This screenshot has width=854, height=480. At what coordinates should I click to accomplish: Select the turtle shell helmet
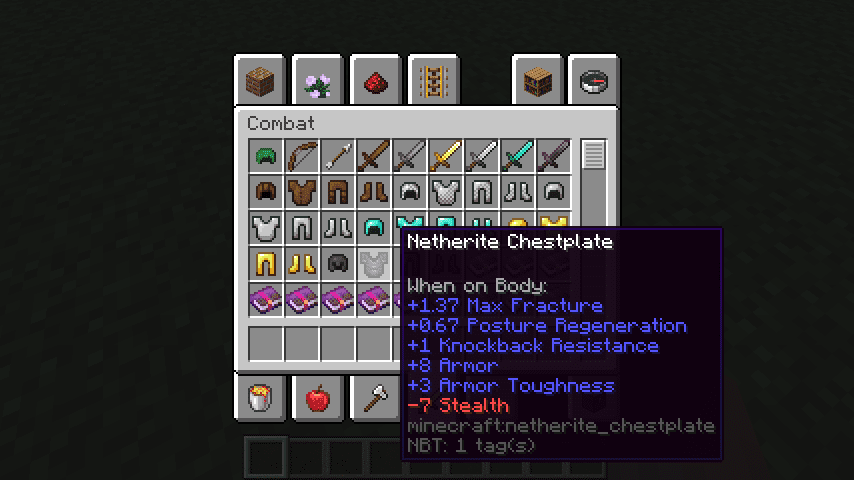(266, 156)
